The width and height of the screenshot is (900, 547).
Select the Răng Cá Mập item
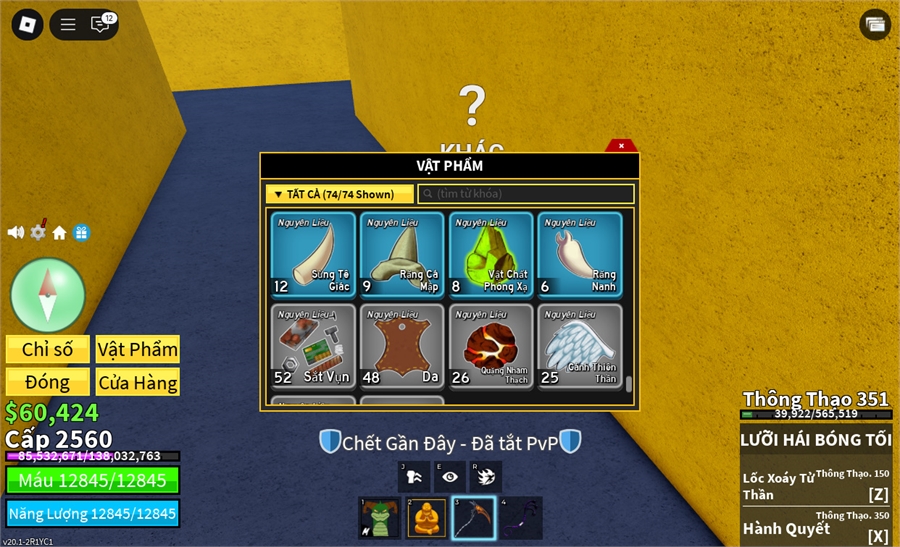[x=400, y=254]
